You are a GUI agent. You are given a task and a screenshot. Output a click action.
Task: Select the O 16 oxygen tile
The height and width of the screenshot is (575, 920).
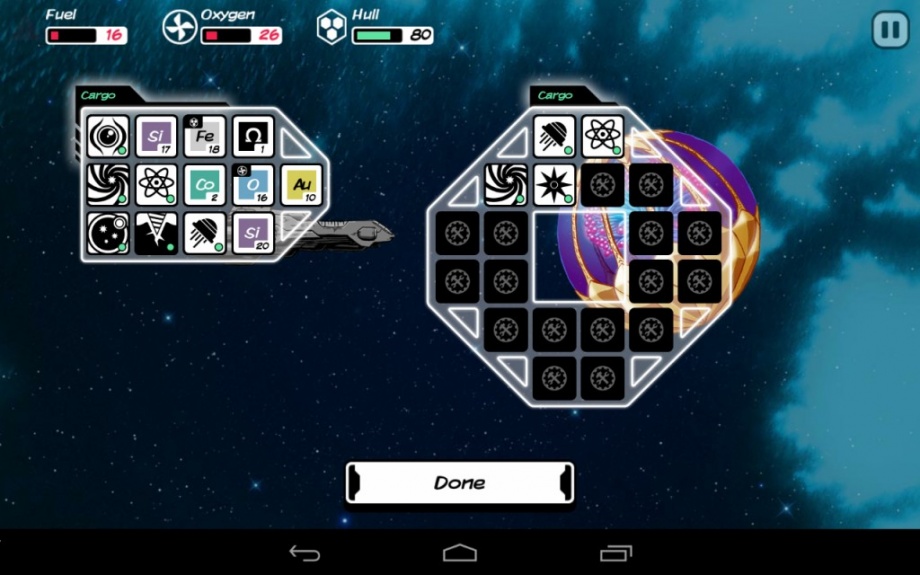[x=253, y=185]
